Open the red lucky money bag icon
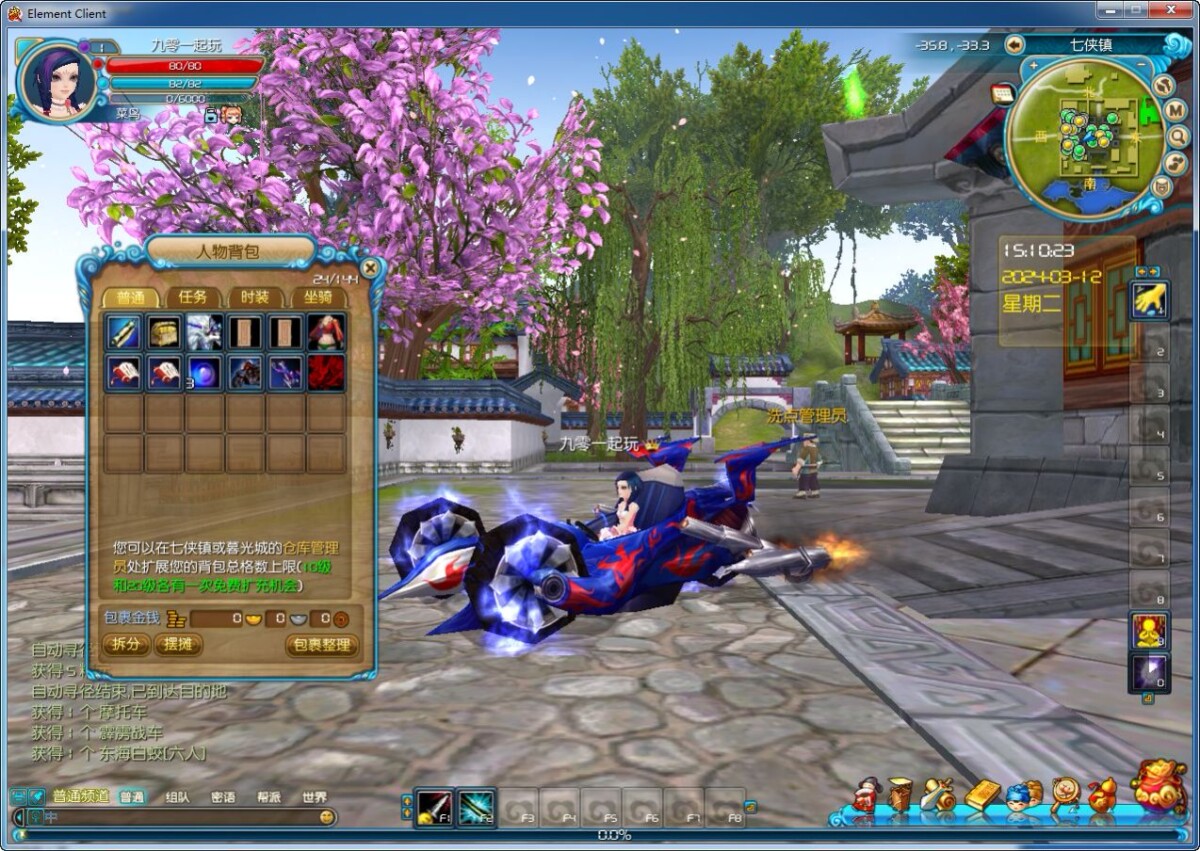The image size is (1200, 851). (x=1158, y=787)
